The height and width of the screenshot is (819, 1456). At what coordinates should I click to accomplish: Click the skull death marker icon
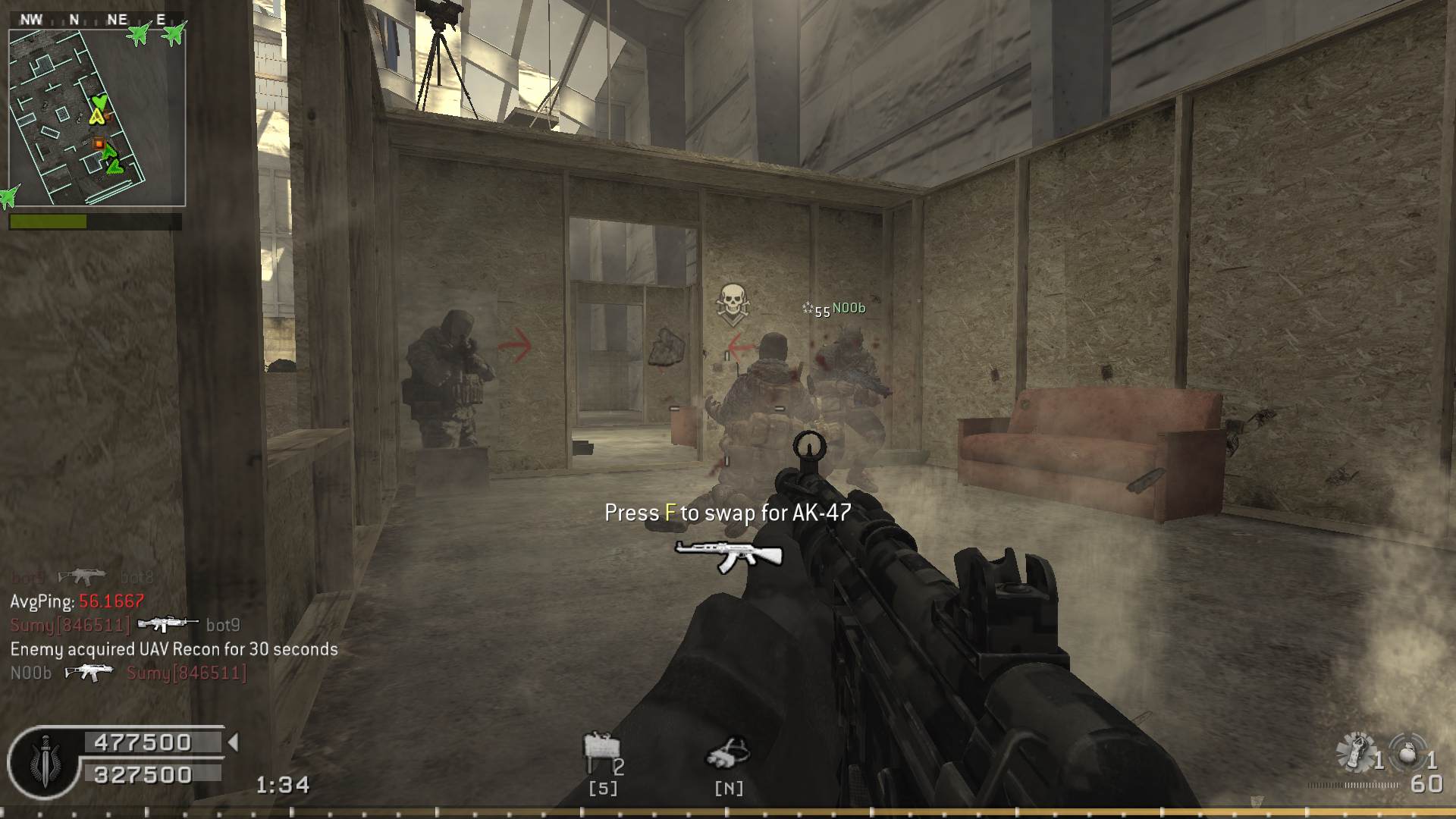pyautogui.click(x=732, y=303)
